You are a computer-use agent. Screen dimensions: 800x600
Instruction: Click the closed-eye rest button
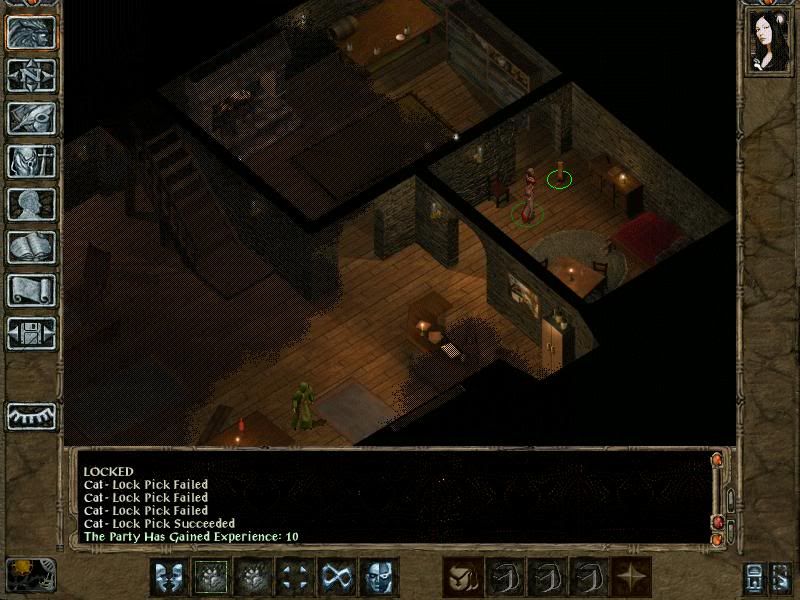point(31,415)
